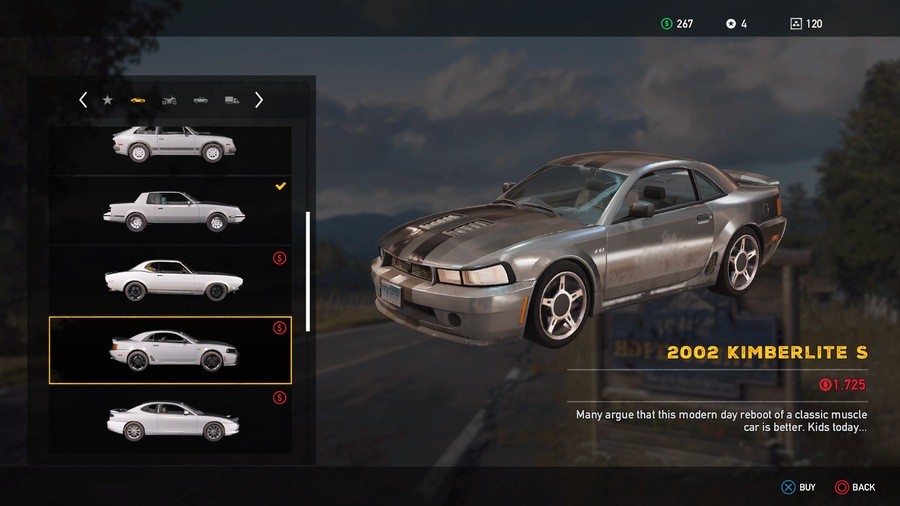The width and height of the screenshot is (900, 506).
Task: Go to the previous category with the left arrow
Action: [83, 100]
